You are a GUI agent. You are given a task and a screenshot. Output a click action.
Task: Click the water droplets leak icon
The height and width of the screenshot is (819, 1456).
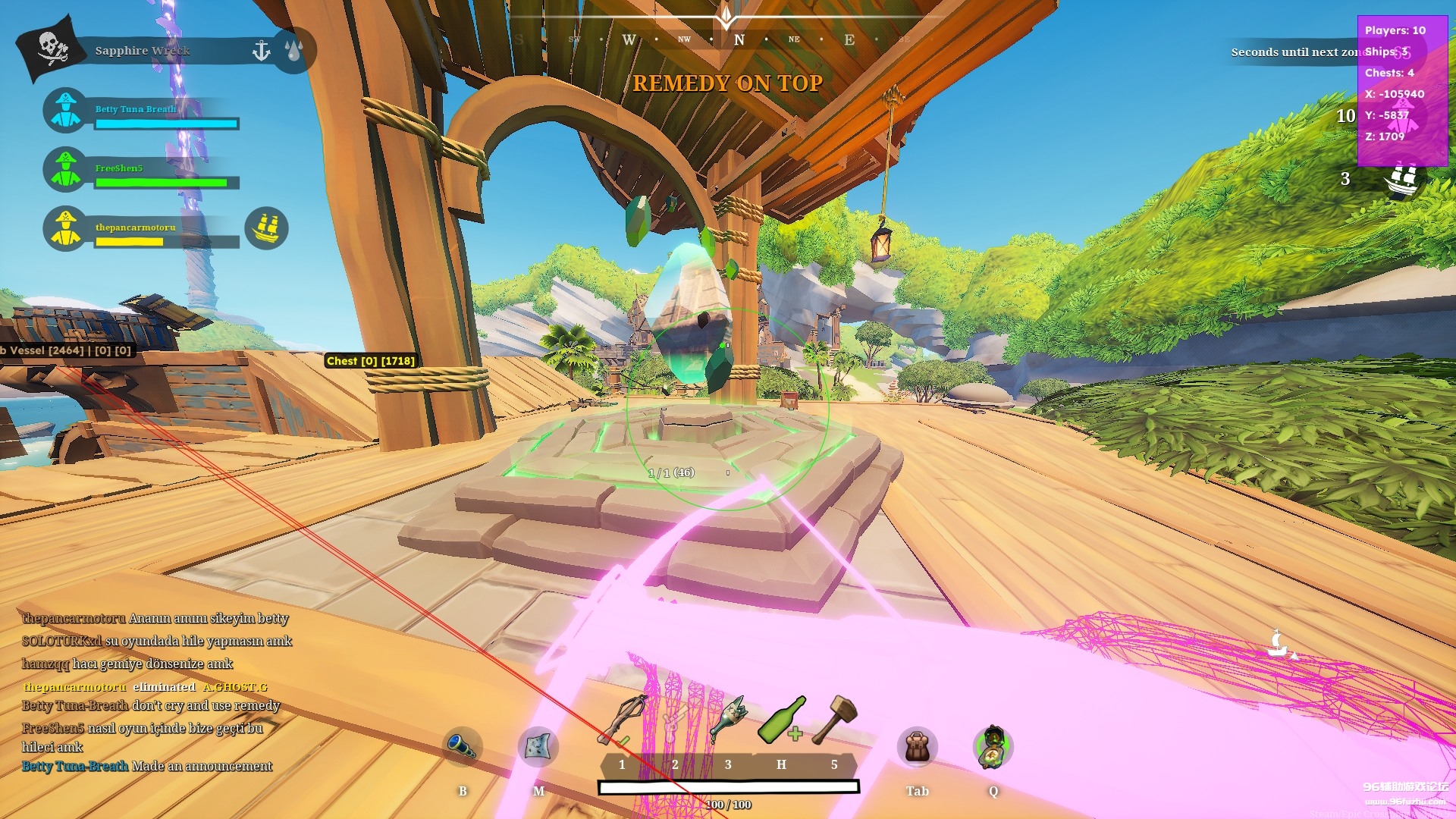pyautogui.click(x=294, y=51)
